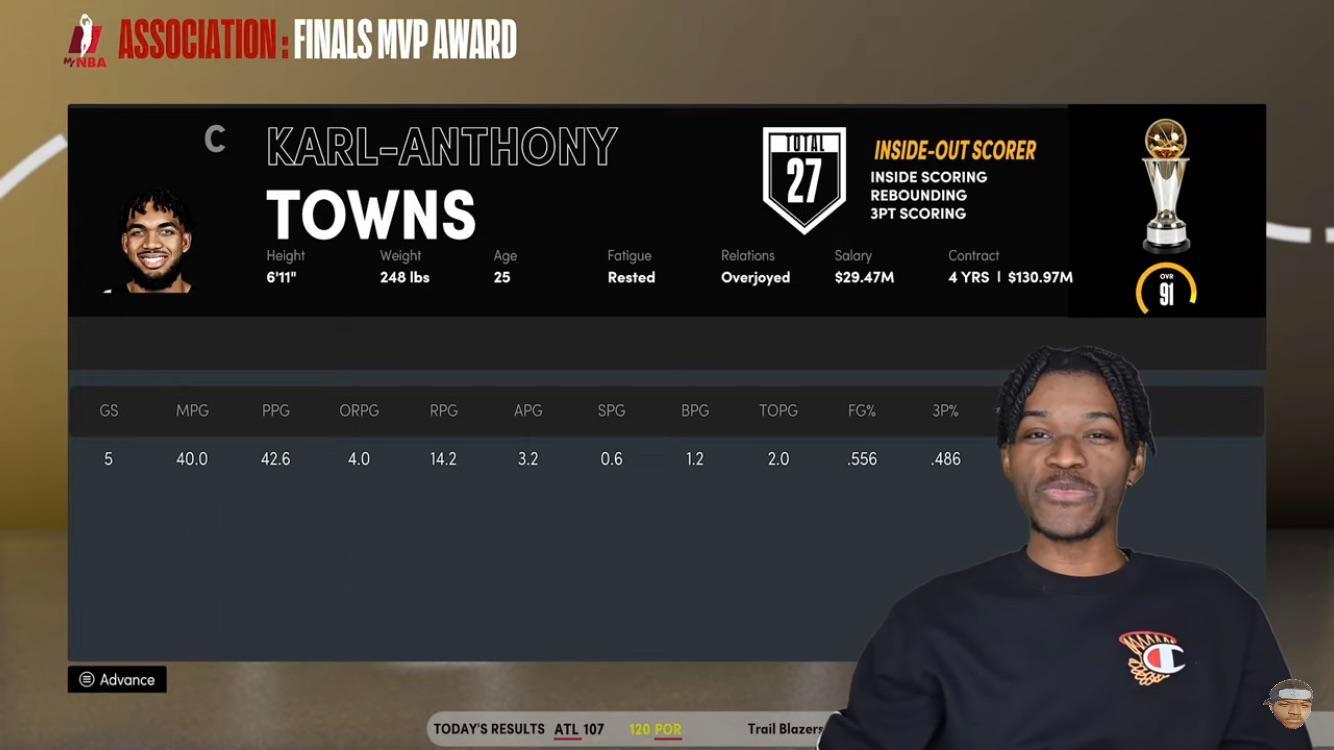Screen dimensions: 1334x750
Task: Click the Advance button
Action: (x=117, y=679)
